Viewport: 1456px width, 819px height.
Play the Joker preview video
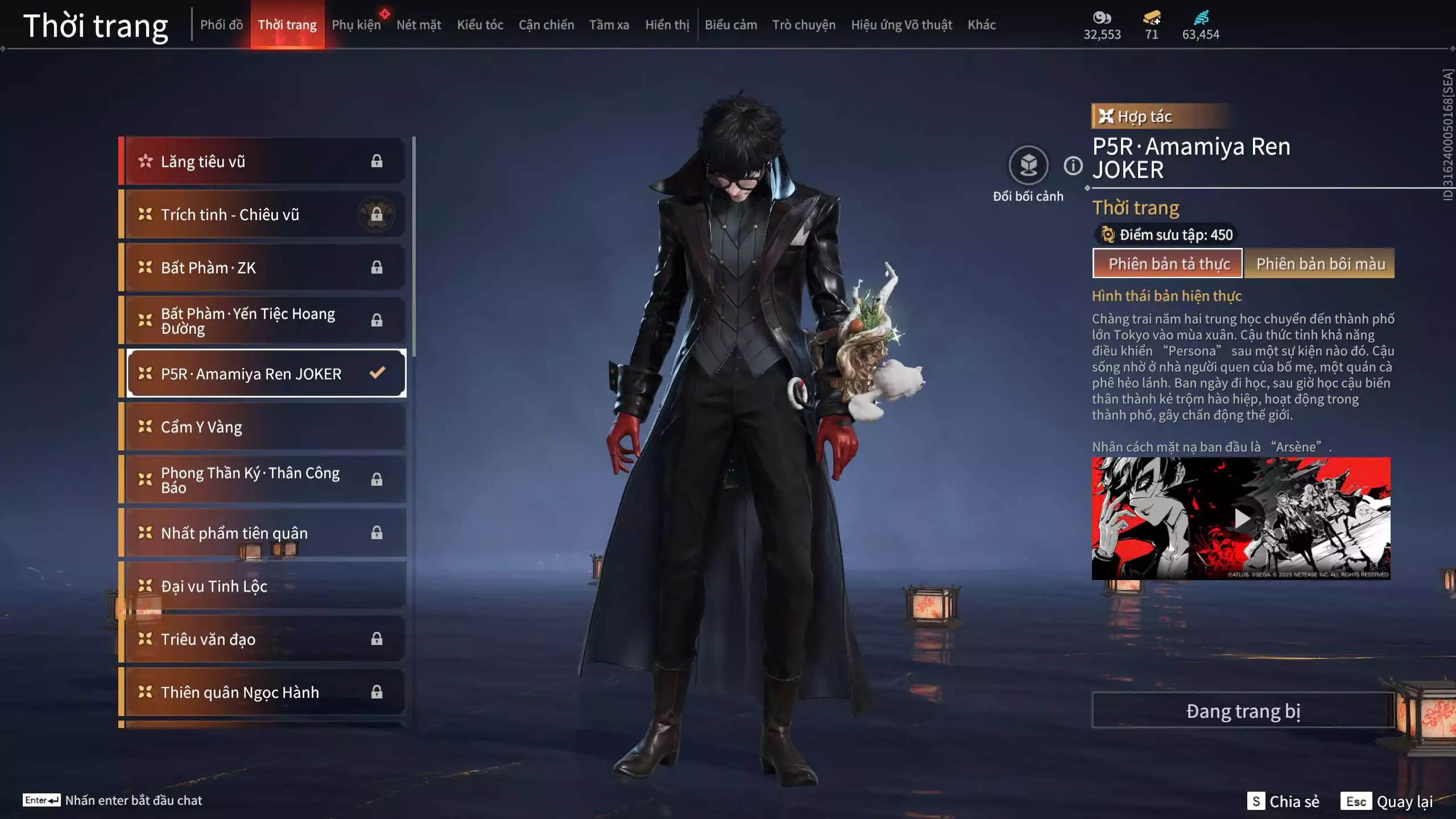1241,519
